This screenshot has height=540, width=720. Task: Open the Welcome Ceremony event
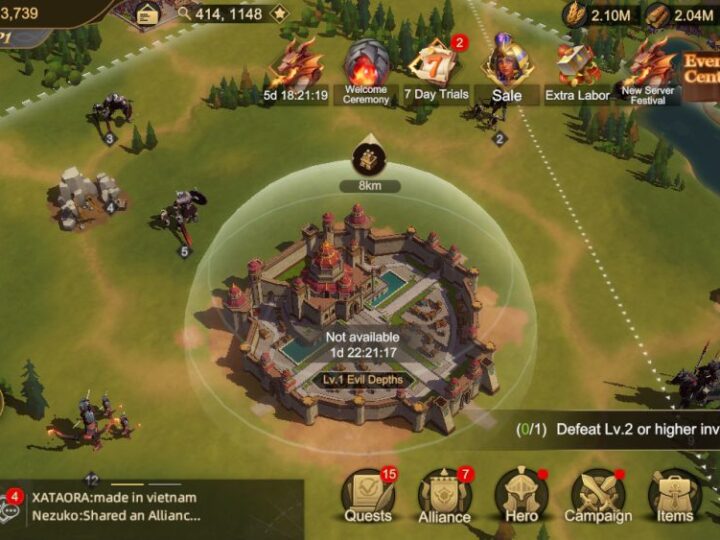(x=365, y=70)
